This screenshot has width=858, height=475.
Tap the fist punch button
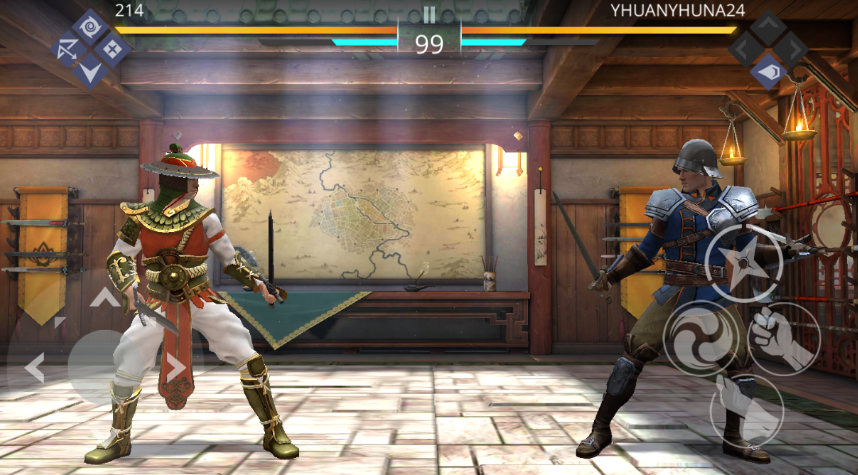[783, 338]
